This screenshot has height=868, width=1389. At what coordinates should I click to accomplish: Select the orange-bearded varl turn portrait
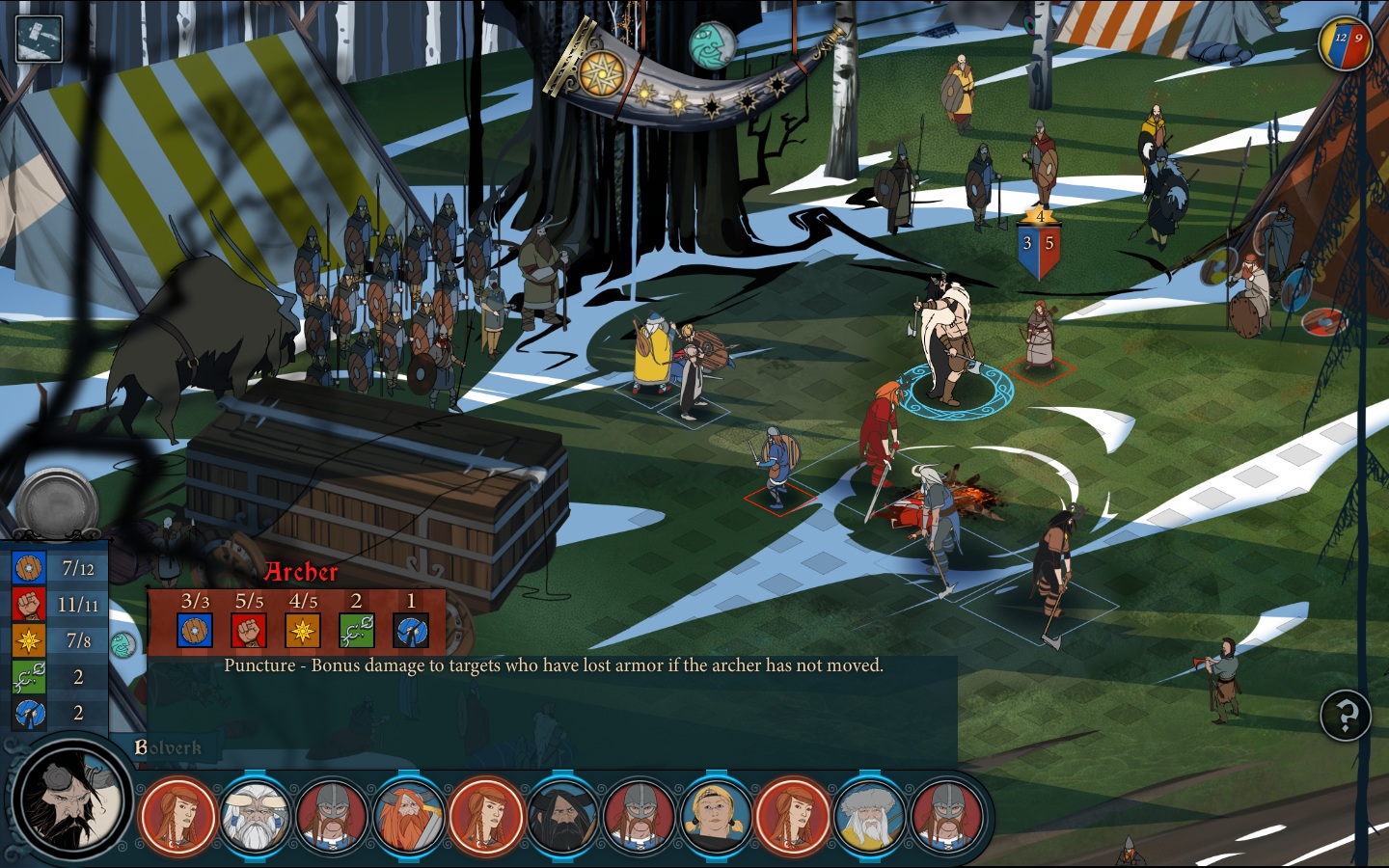pyautogui.click(x=409, y=816)
